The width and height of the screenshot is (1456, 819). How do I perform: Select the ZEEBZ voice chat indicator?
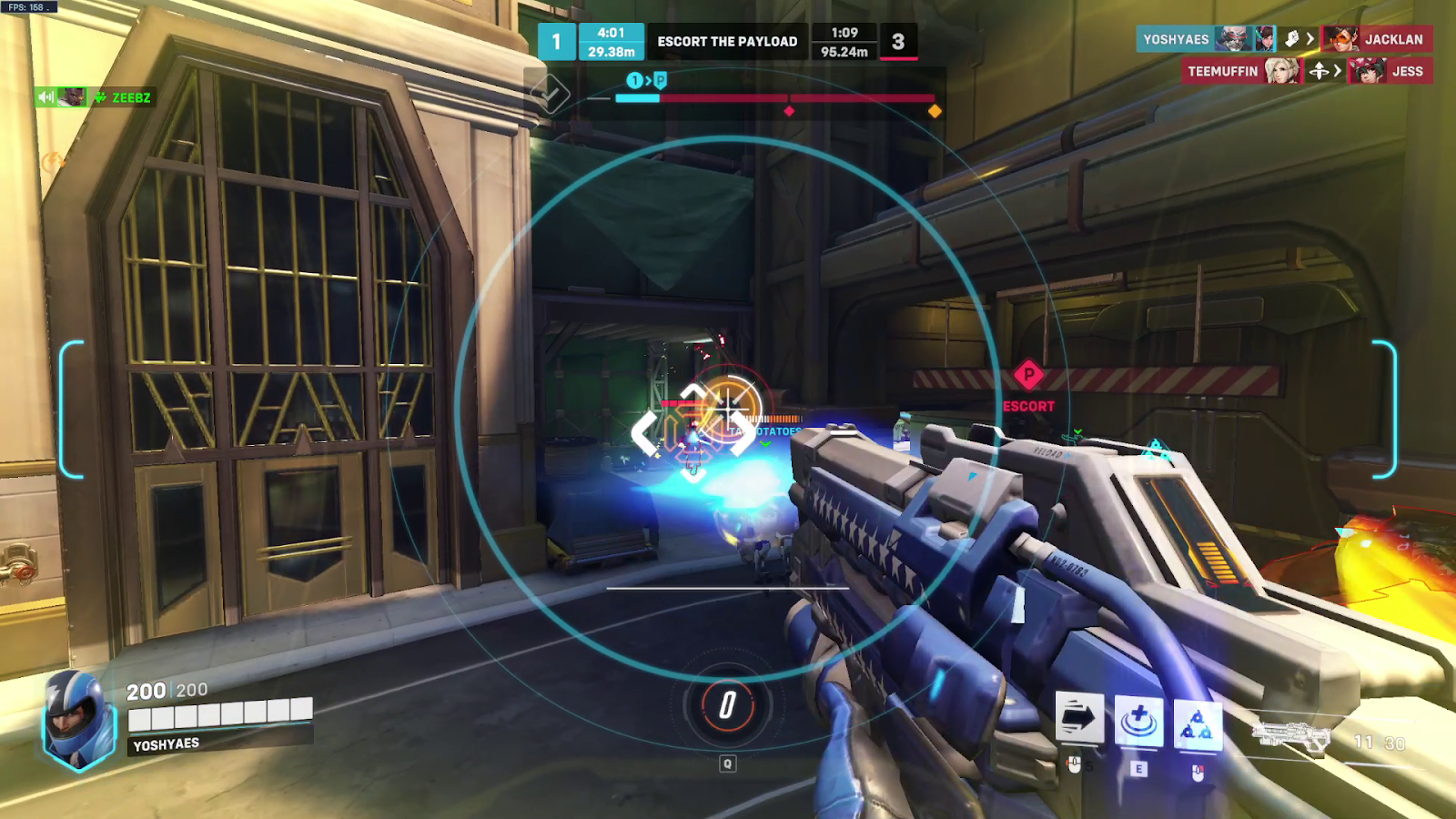tap(94, 97)
